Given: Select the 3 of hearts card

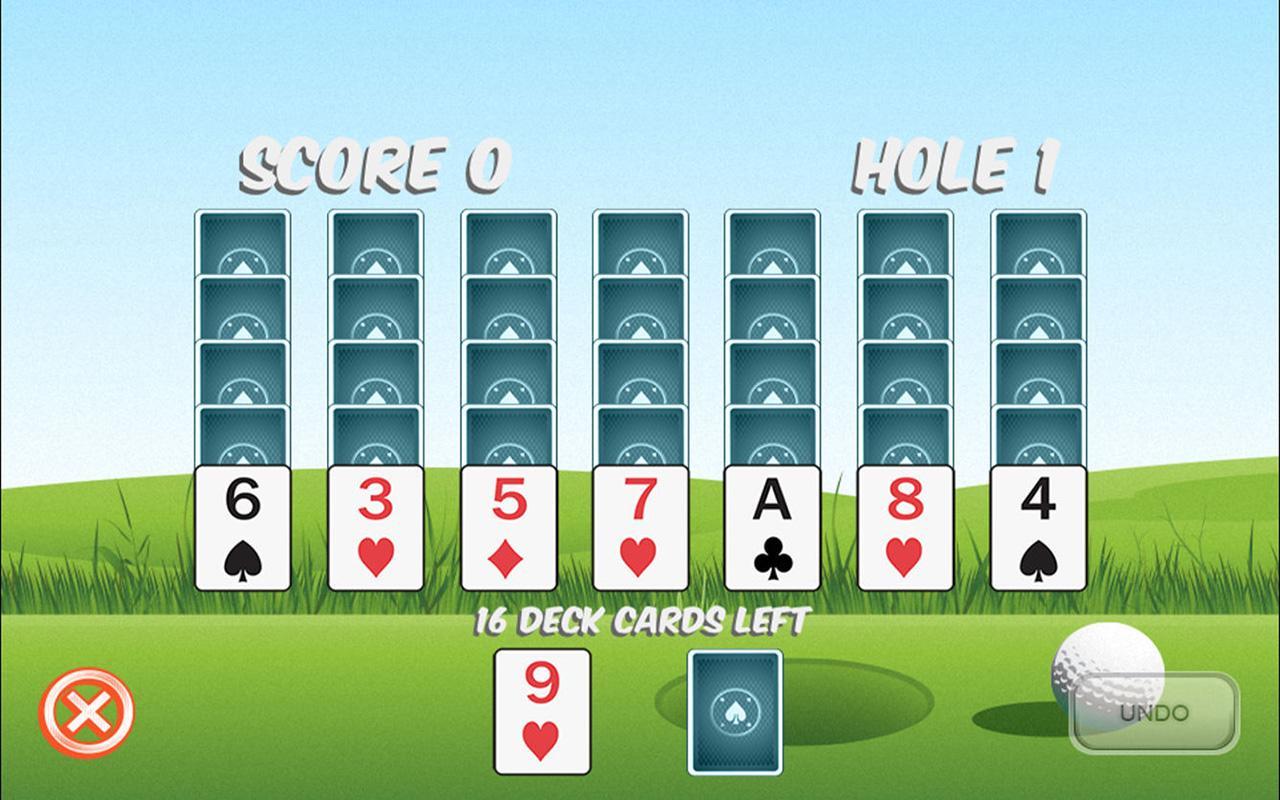Looking at the screenshot, I should (x=374, y=525).
